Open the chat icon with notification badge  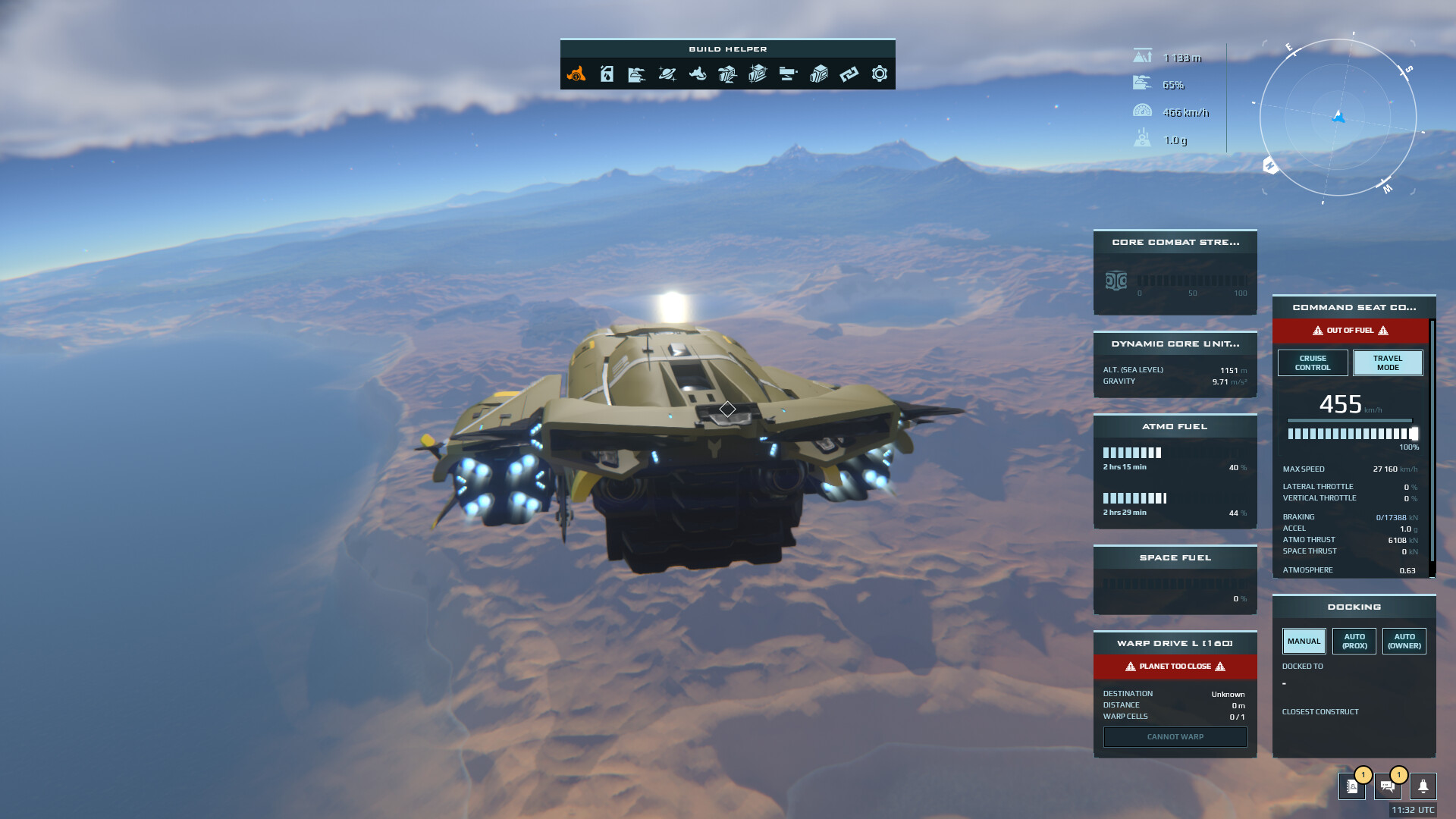point(1388,787)
